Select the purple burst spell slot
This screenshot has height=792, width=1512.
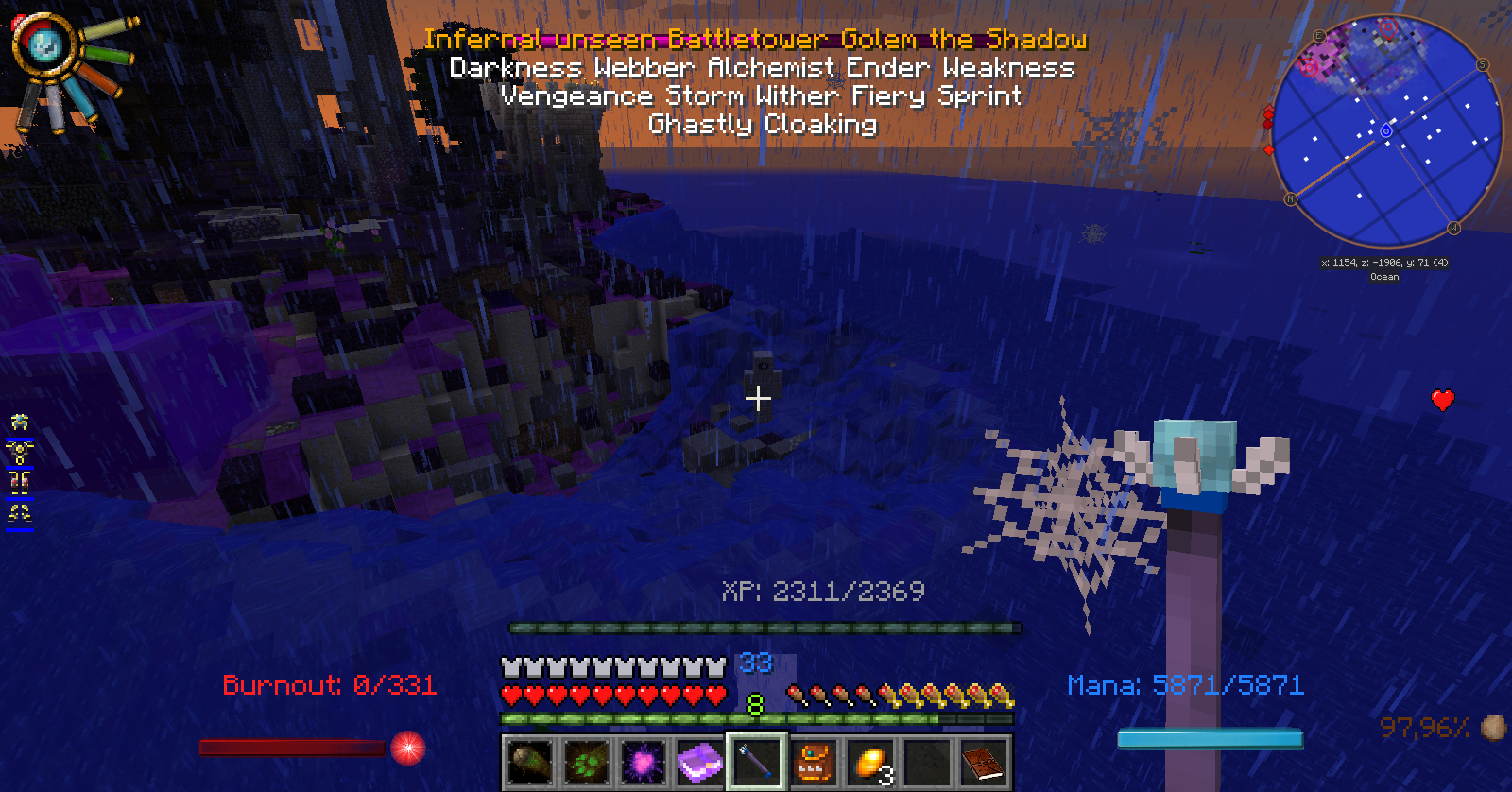pos(643,762)
